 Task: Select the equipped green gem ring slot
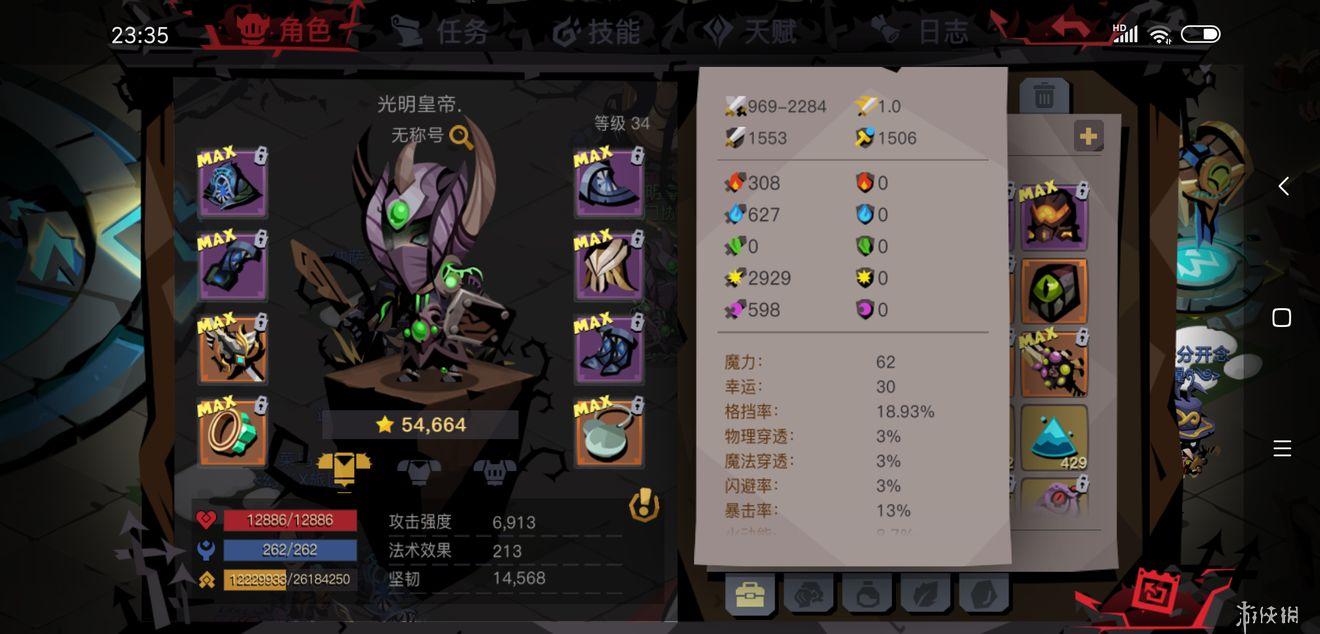coord(231,433)
